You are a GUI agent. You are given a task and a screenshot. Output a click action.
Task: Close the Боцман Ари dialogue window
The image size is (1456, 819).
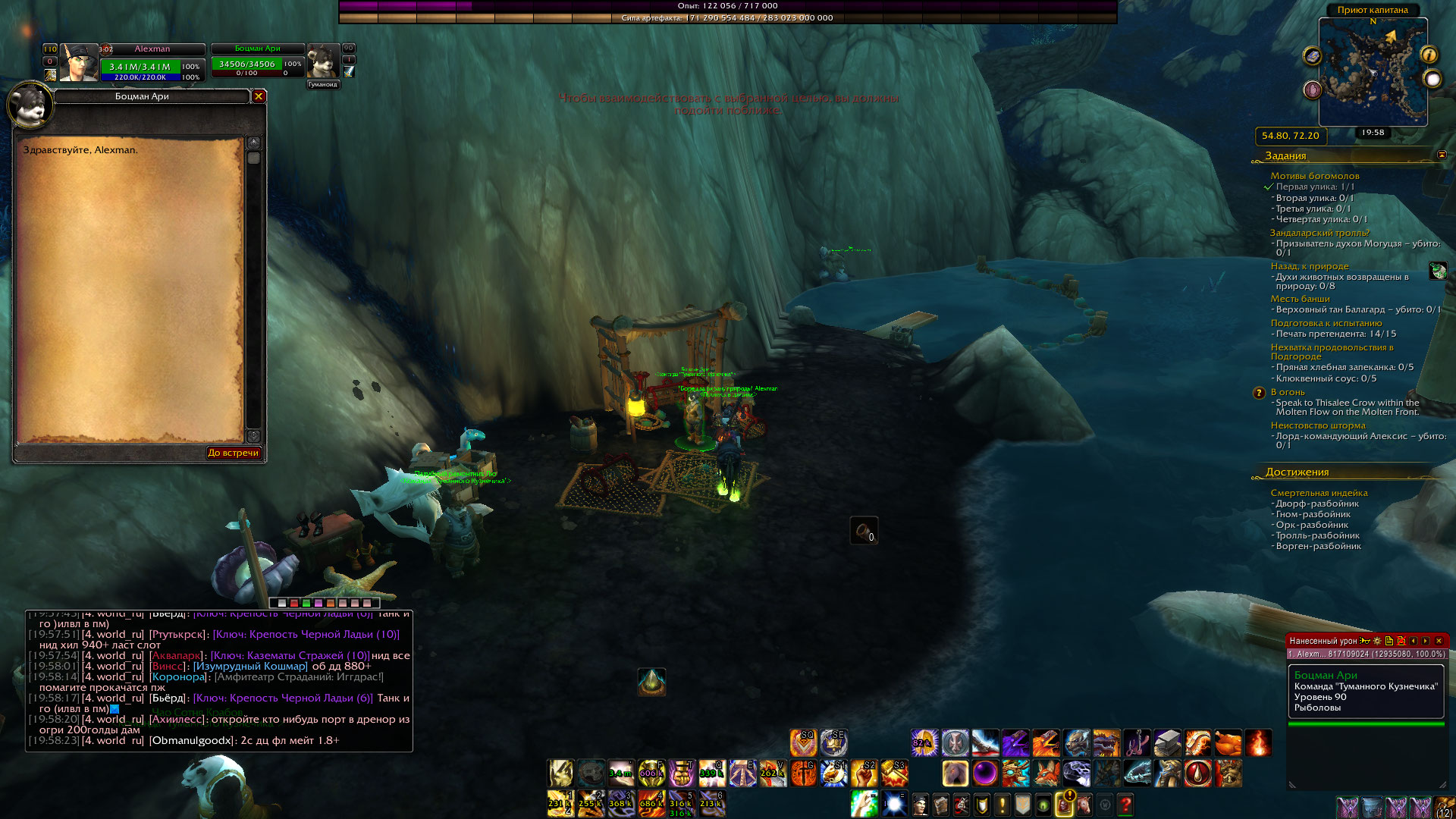(259, 96)
